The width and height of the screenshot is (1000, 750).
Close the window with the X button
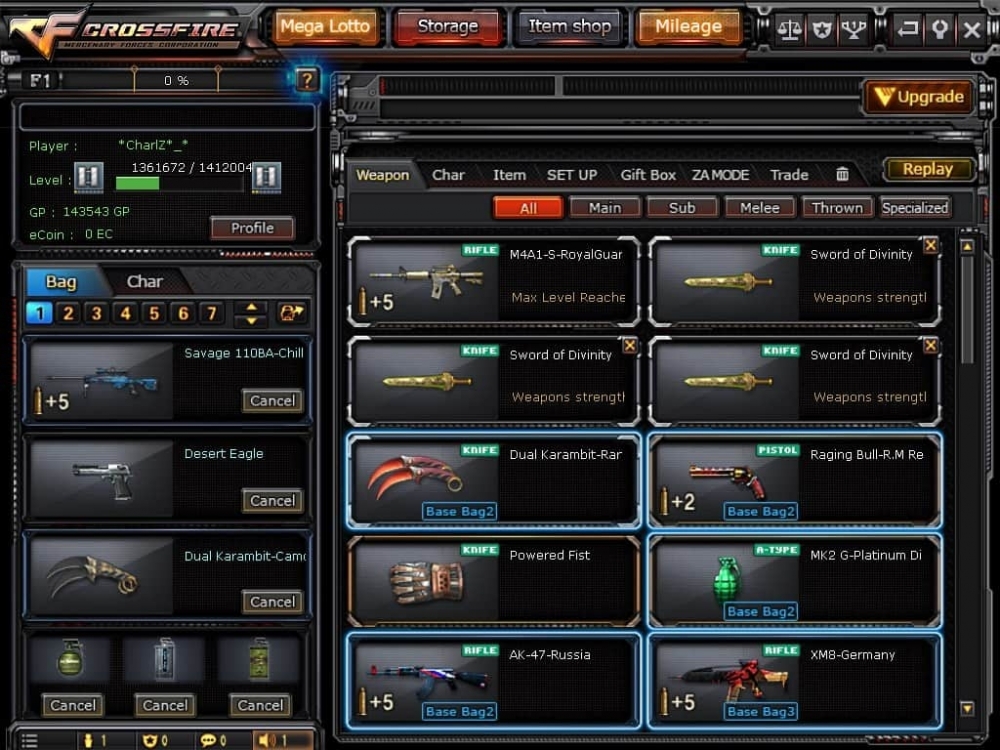pos(971,29)
